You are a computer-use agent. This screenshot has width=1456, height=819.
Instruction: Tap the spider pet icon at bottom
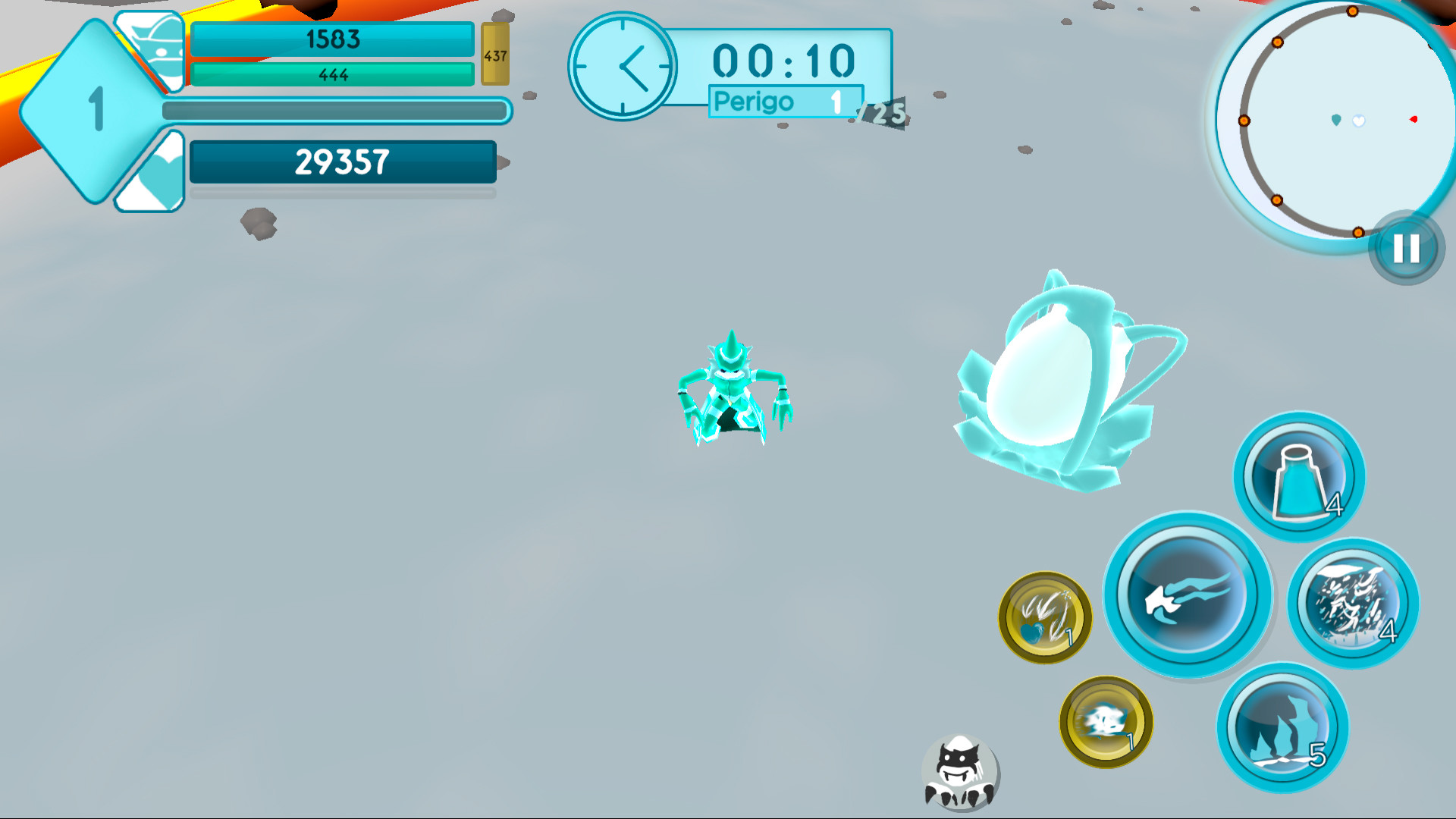point(960,772)
